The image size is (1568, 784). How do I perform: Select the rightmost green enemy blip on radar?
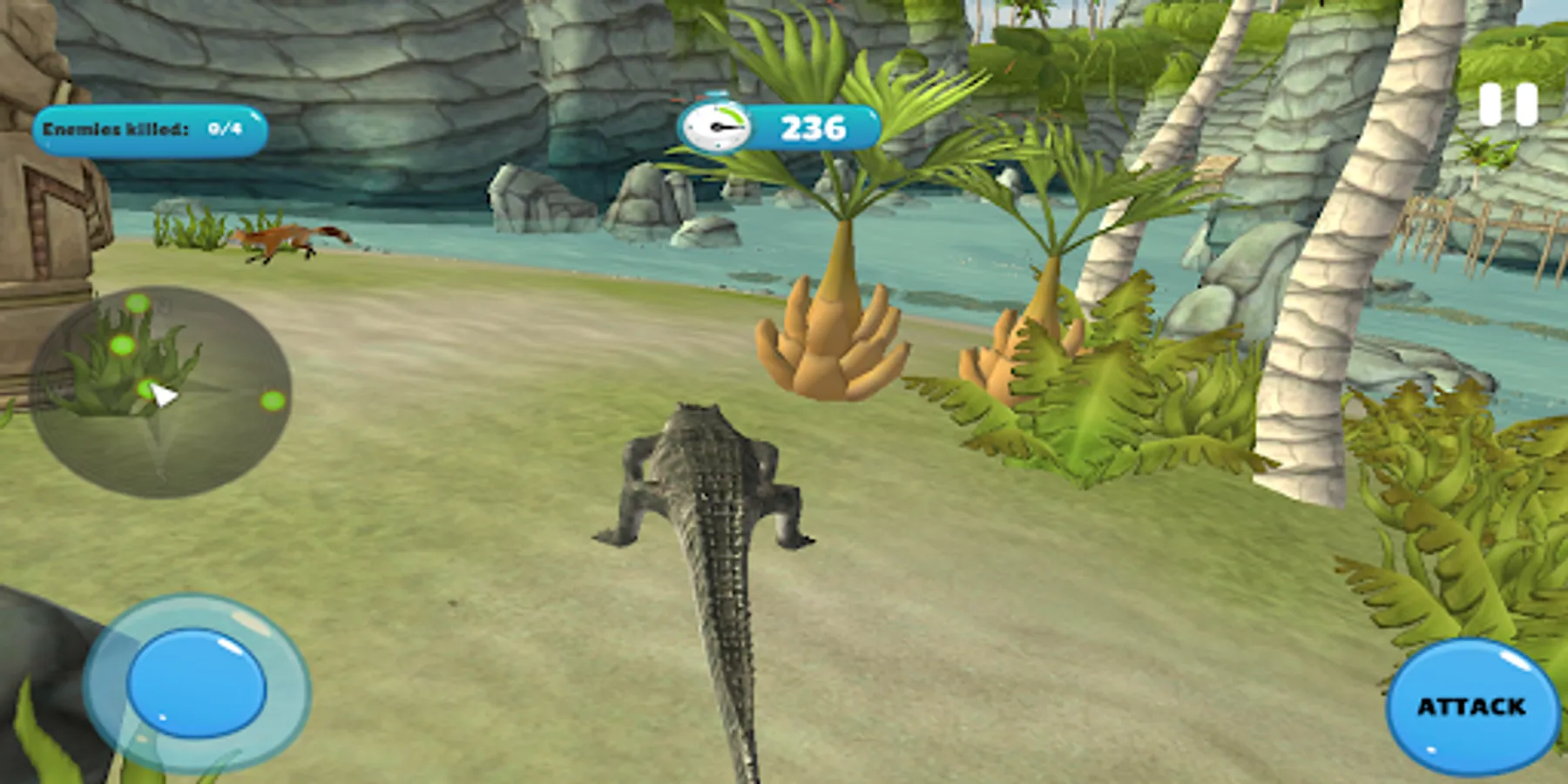pos(273,401)
